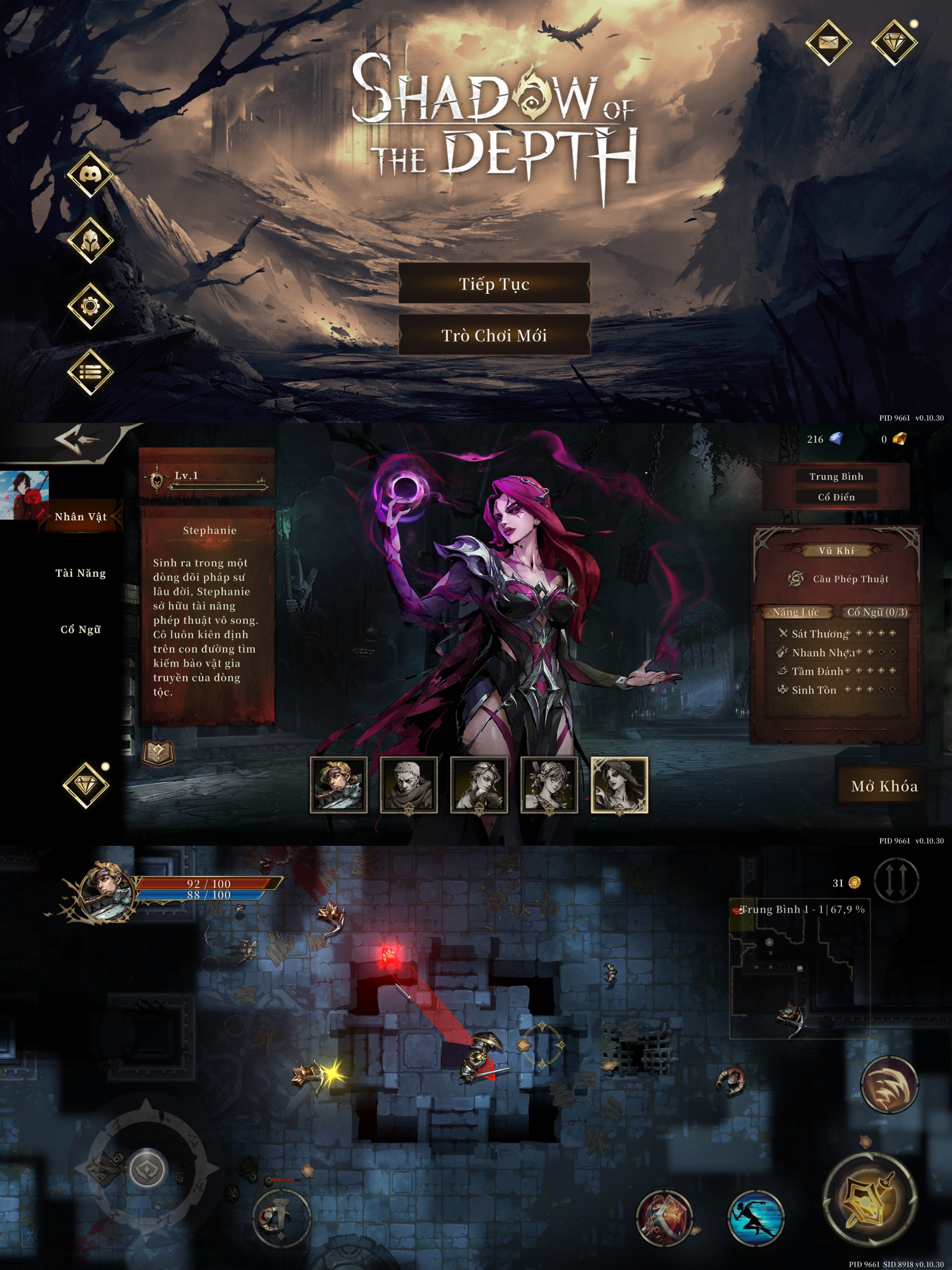Choose the Trung Bình difficulty option
Screen dimensions: 952x1270
836,477
